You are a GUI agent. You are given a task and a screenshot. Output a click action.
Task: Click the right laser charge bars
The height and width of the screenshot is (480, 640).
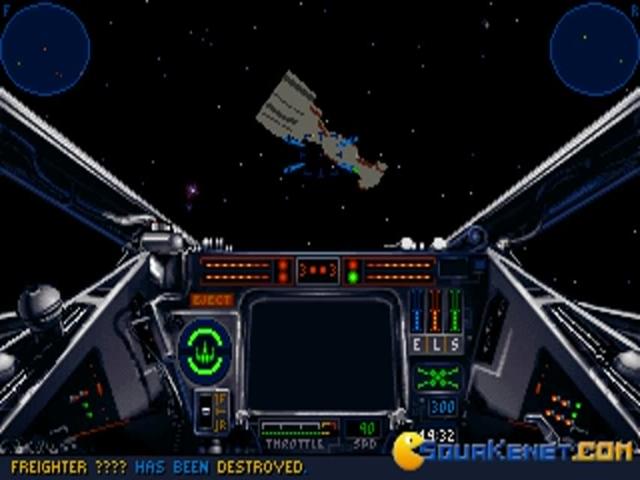point(398,270)
